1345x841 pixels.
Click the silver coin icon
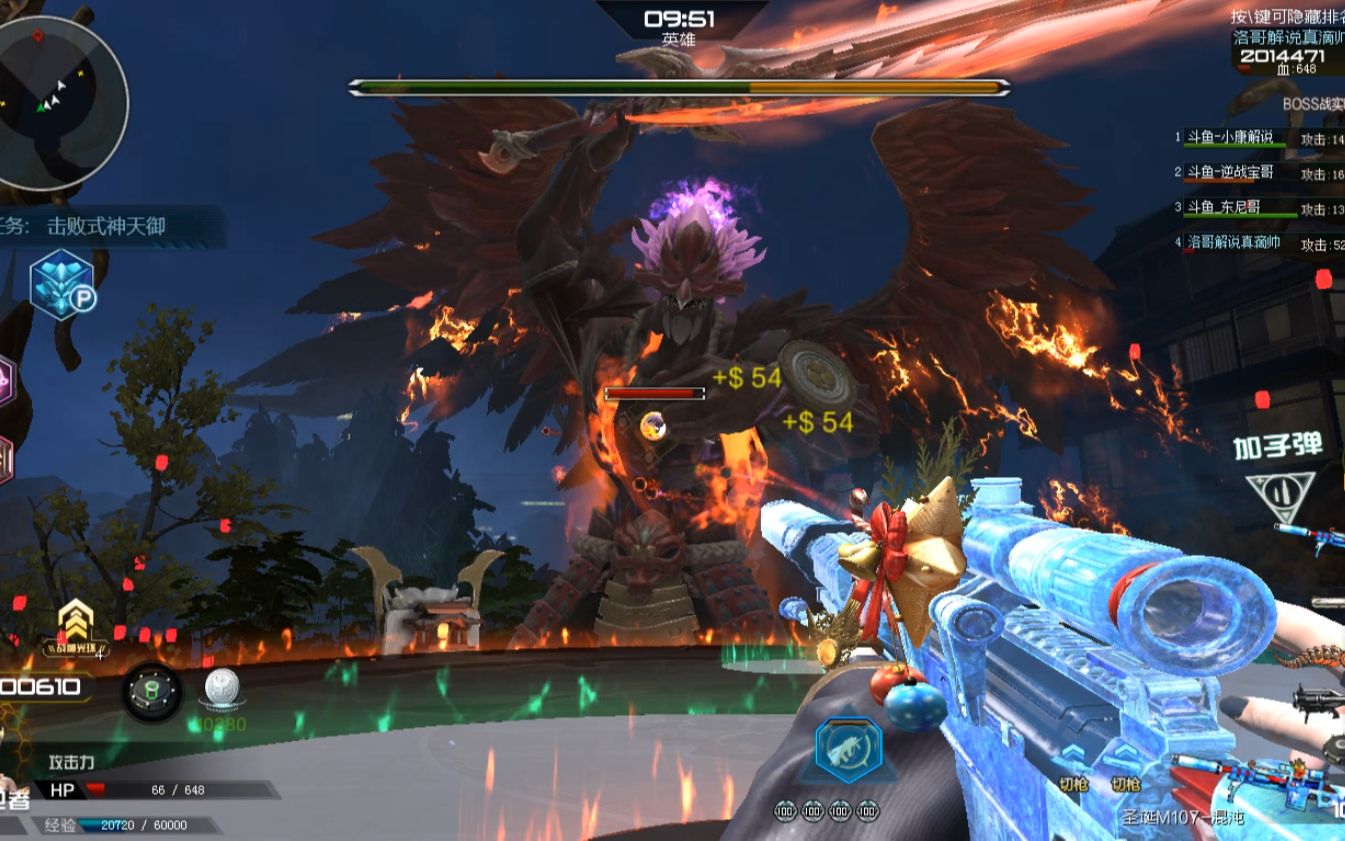[x=221, y=689]
